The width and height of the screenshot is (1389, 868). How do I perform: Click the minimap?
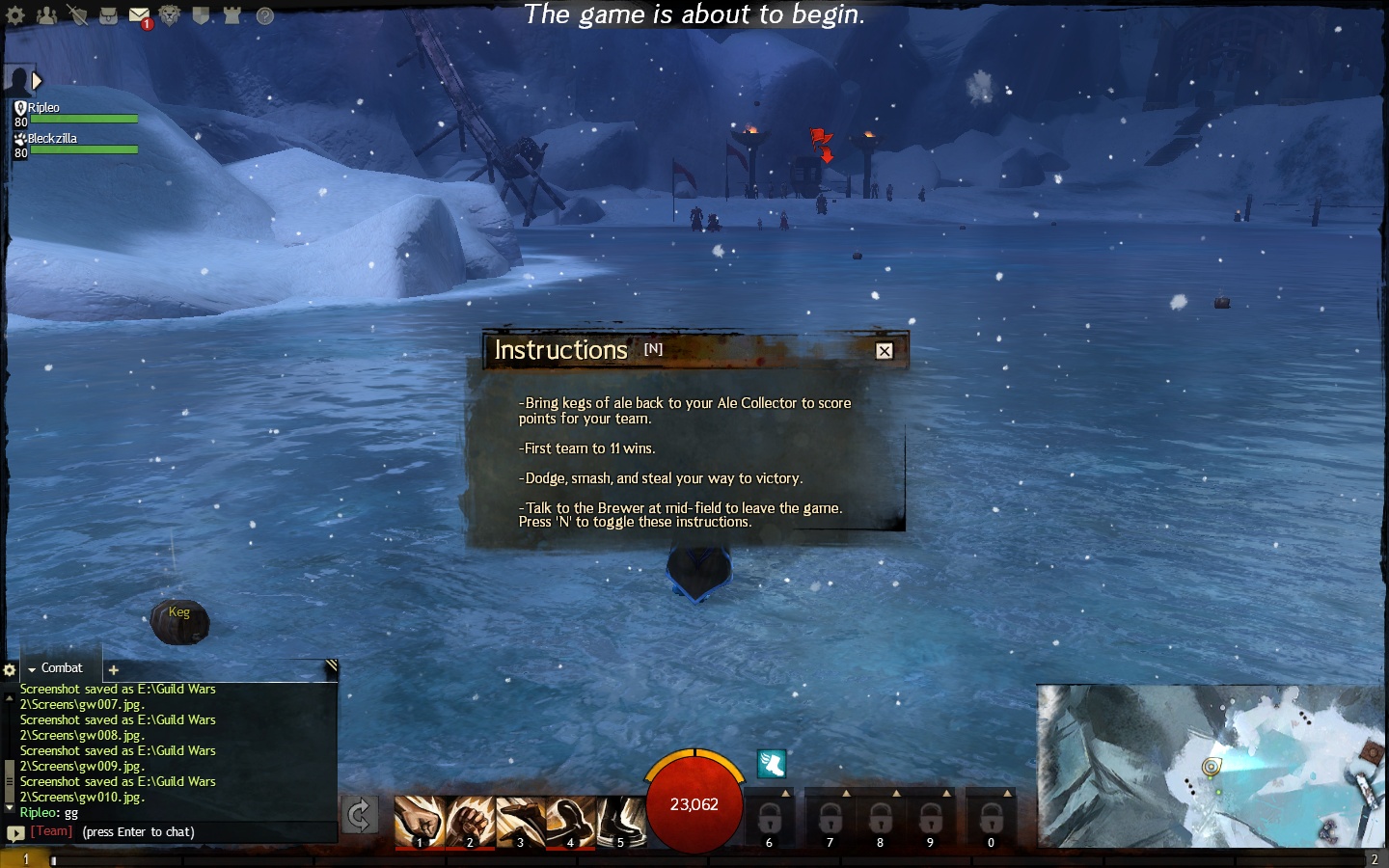coord(1212,766)
